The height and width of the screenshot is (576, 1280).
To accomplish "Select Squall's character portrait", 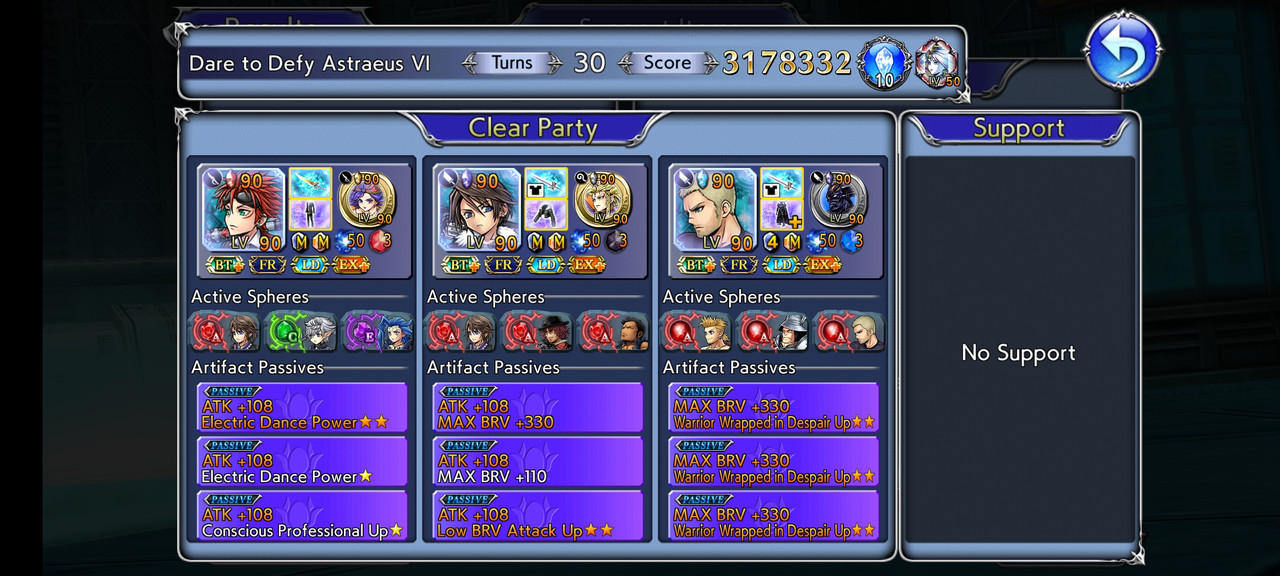I will [478, 210].
